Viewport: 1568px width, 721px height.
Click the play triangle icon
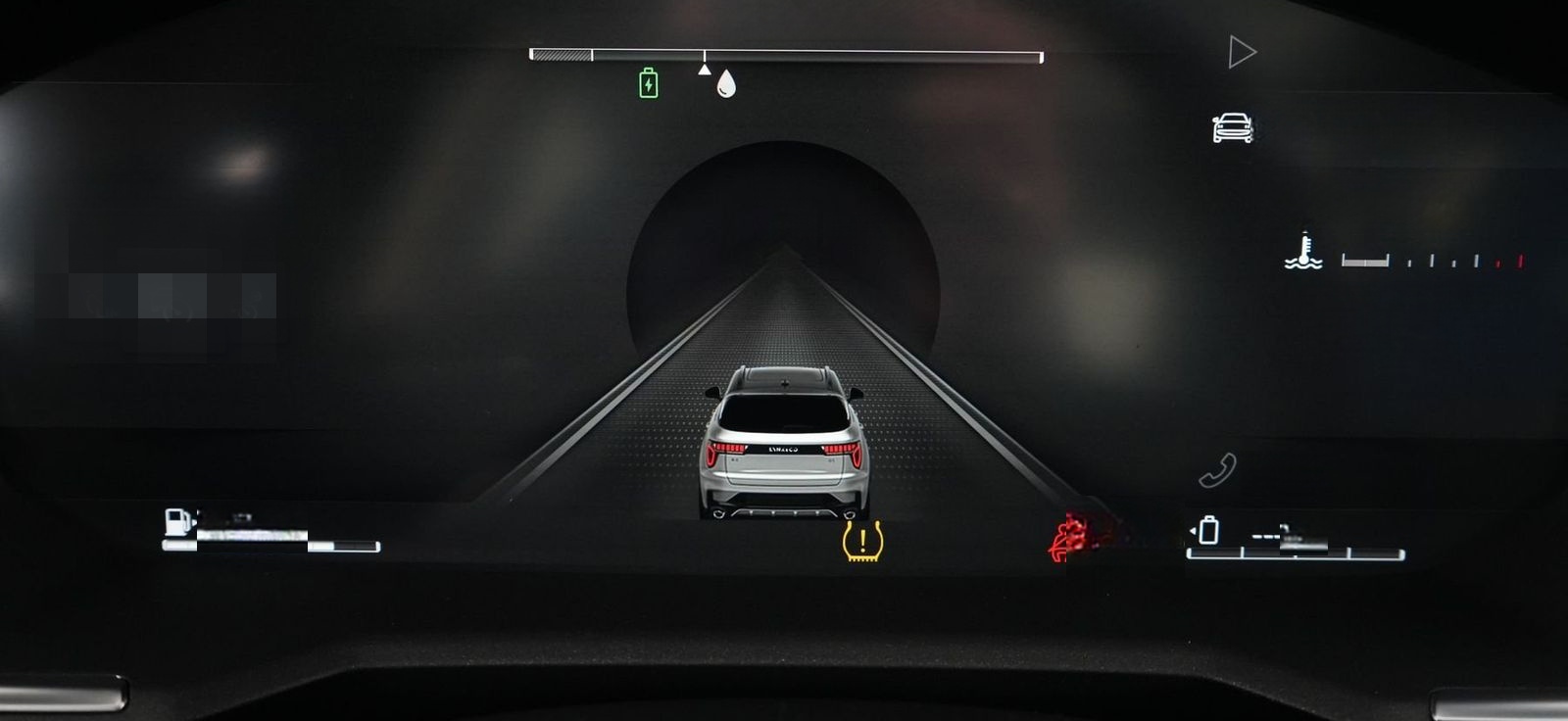pyautogui.click(x=1242, y=52)
